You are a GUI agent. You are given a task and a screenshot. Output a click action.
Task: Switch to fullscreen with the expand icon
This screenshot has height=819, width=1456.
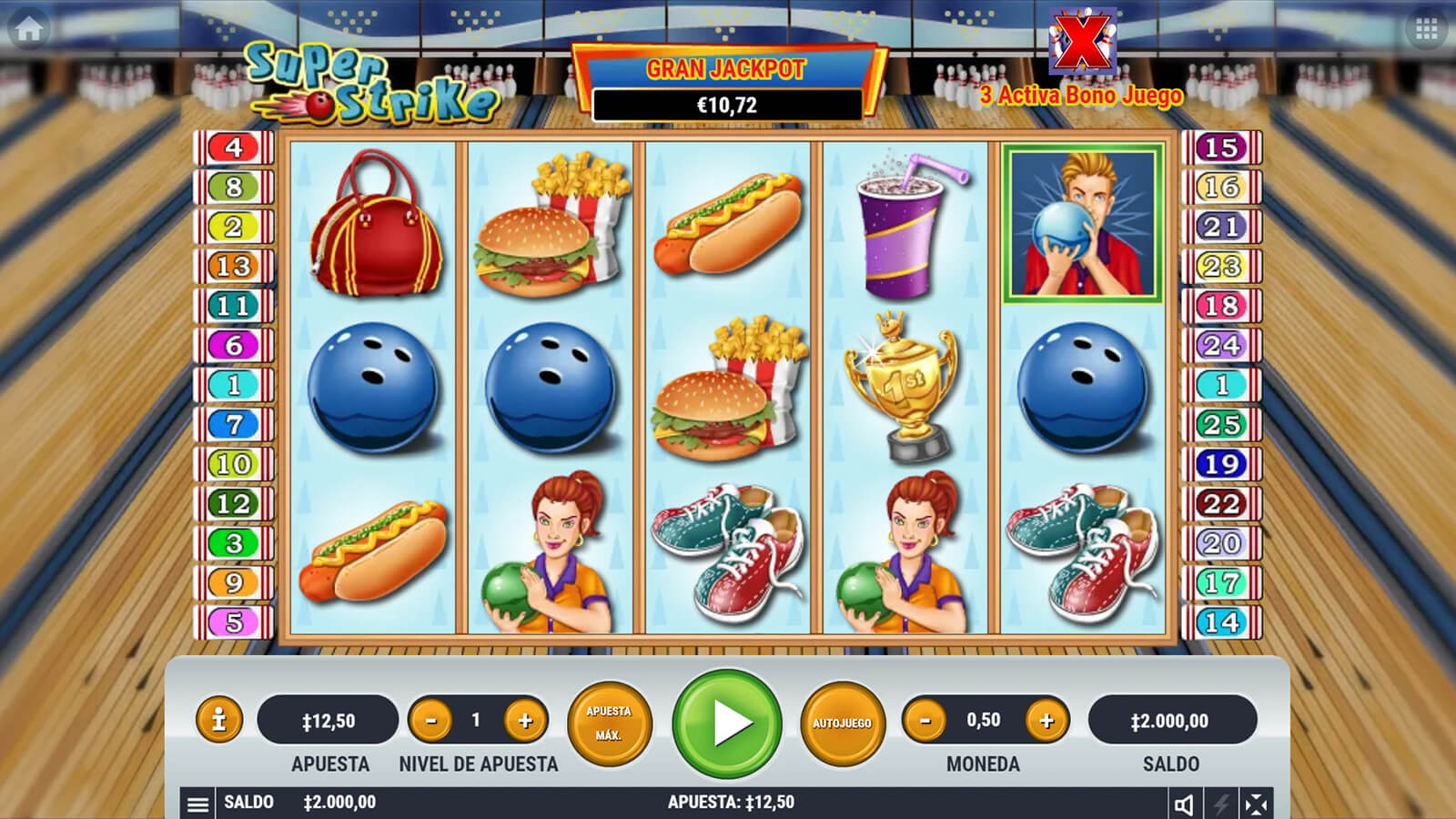coord(1256,804)
